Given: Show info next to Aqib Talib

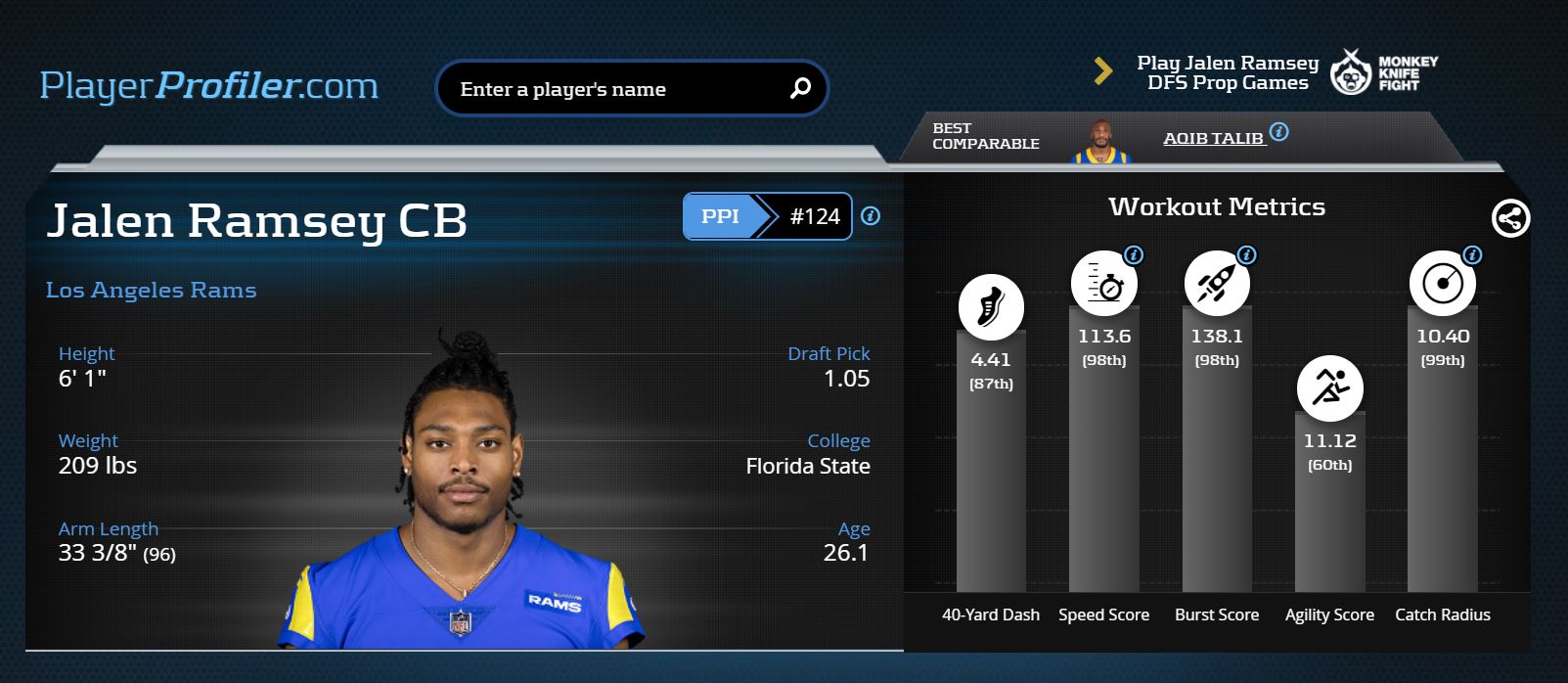Looking at the screenshot, I should 1278,132.
